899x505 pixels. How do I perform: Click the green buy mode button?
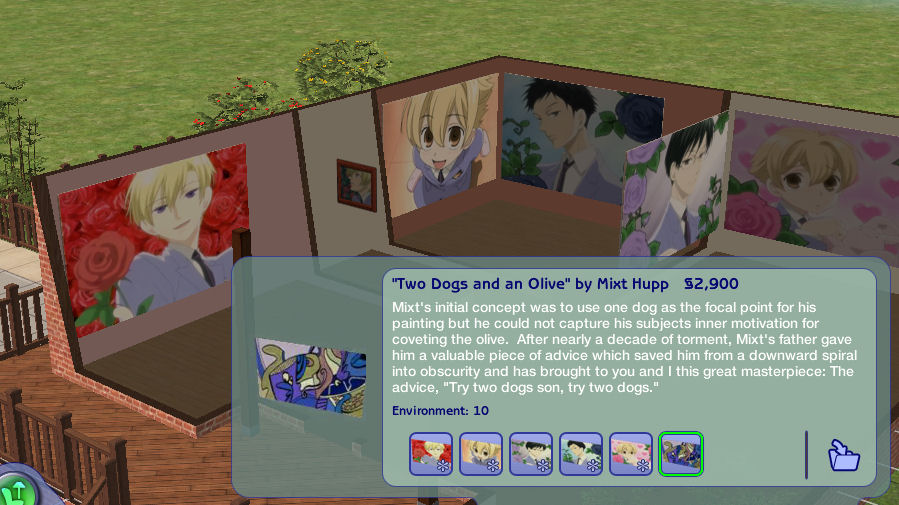(16, 490)
